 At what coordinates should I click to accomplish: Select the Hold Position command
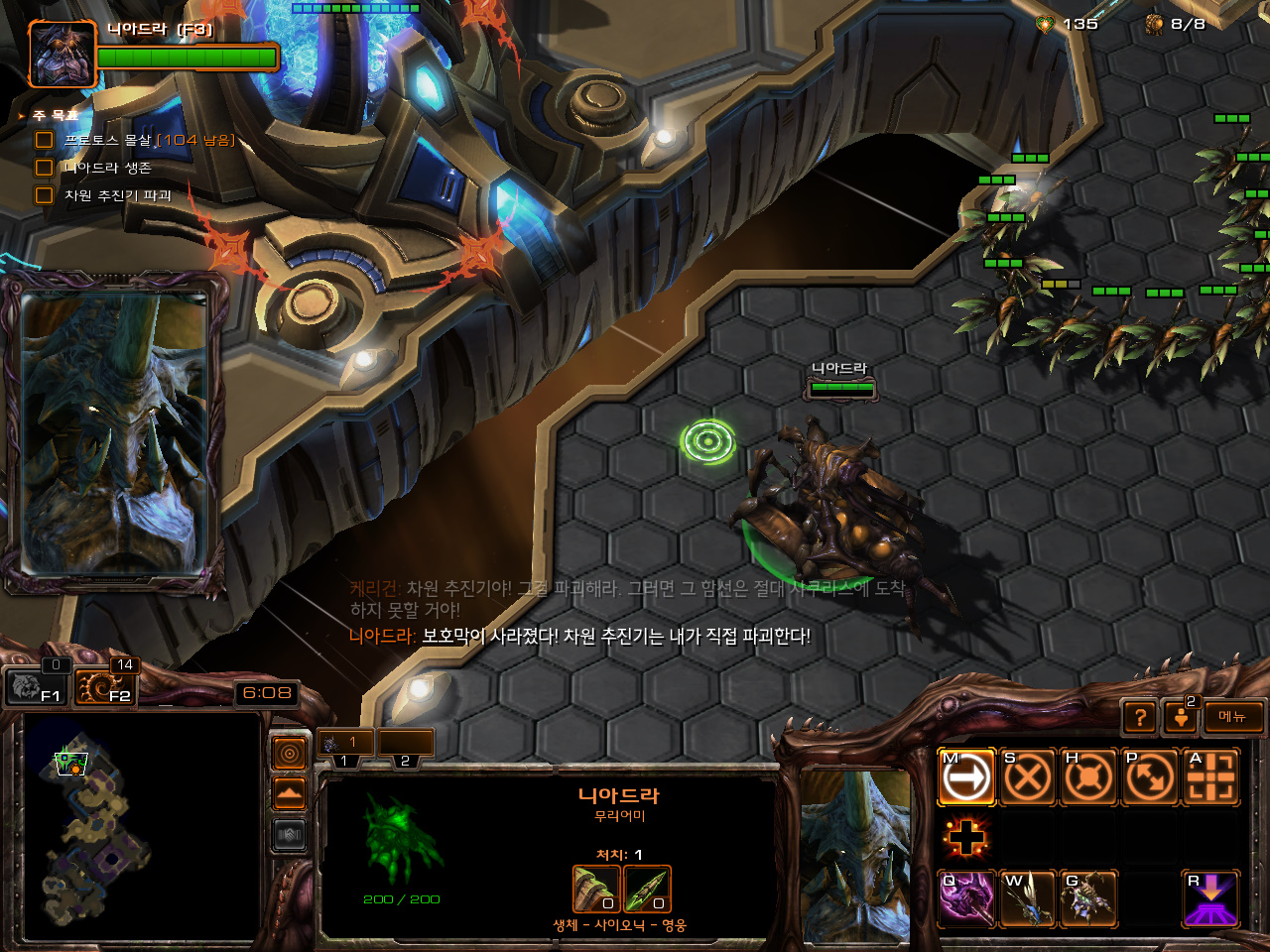point(1088,777)
